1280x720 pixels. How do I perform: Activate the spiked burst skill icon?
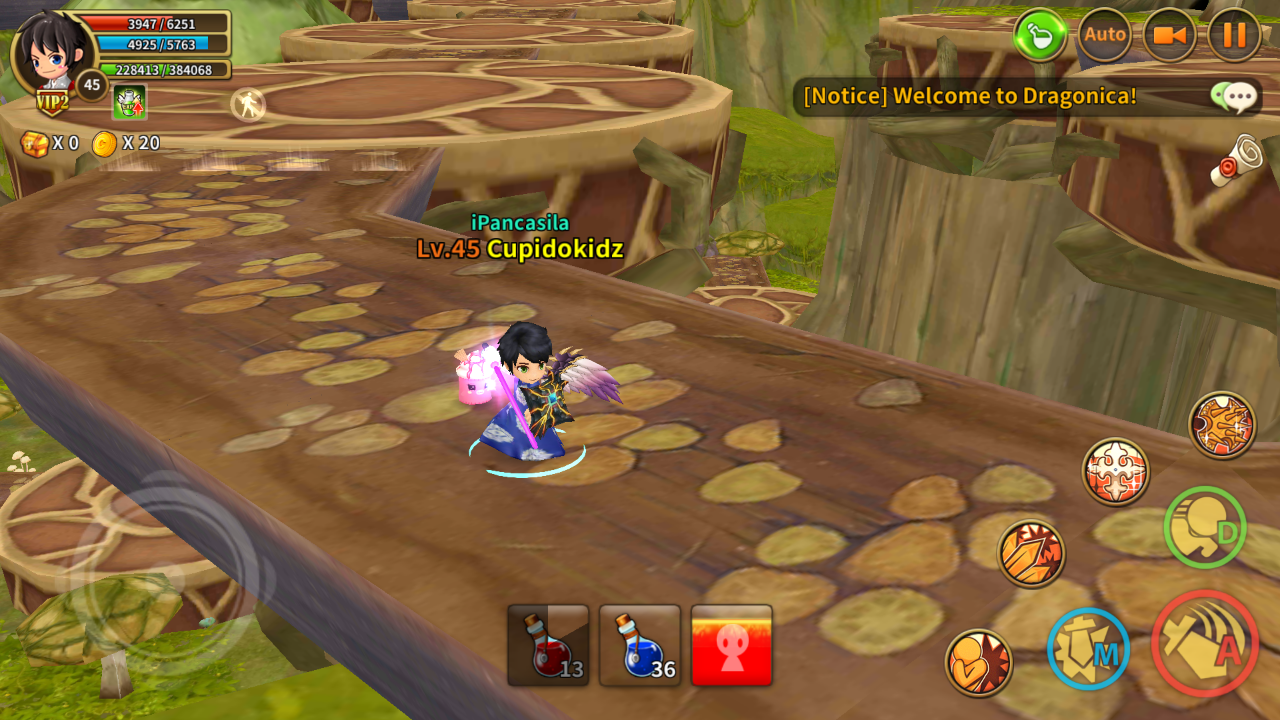pyautogui.click(x=1222, y=425)
